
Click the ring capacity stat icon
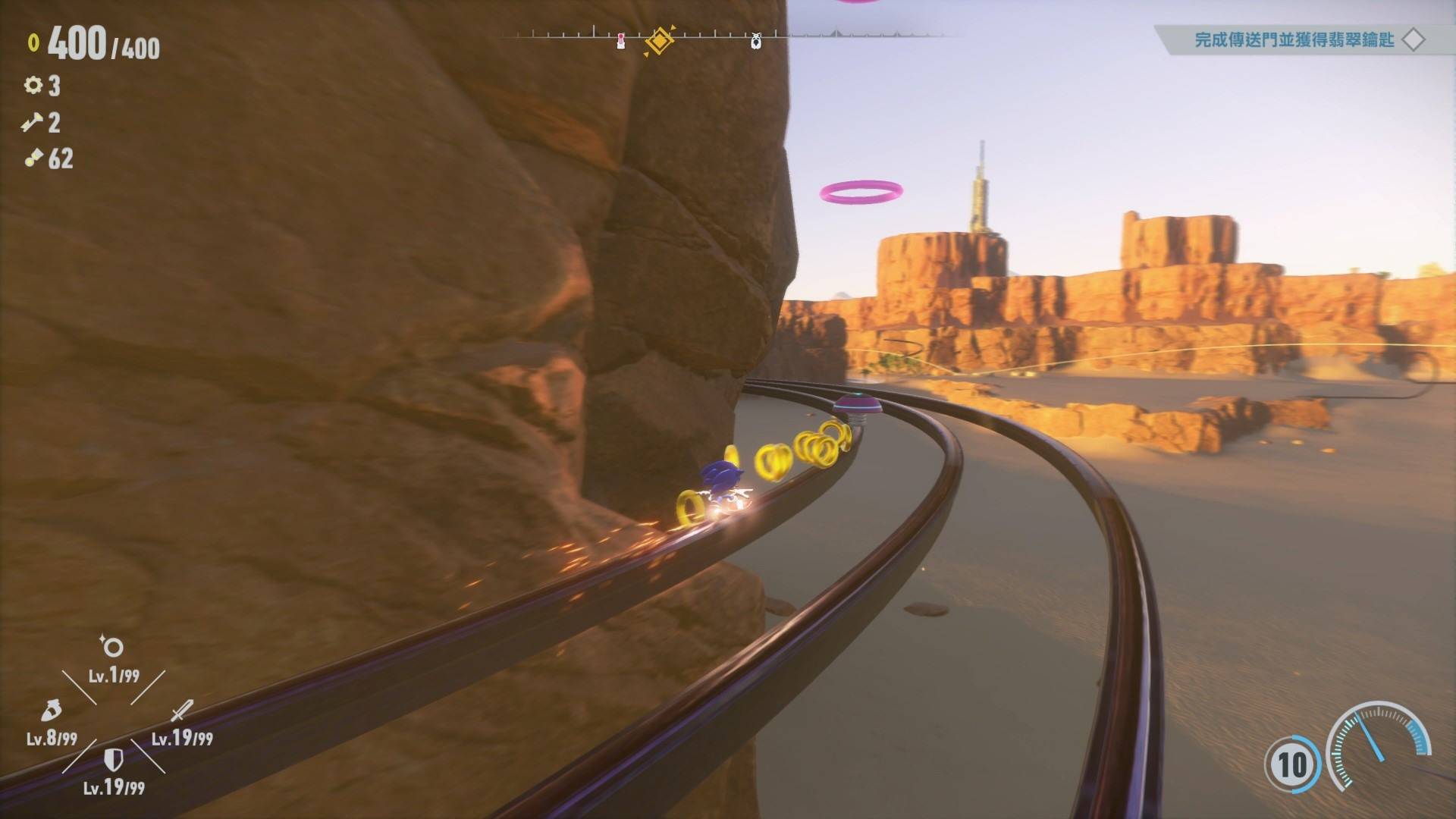point(112,646)
